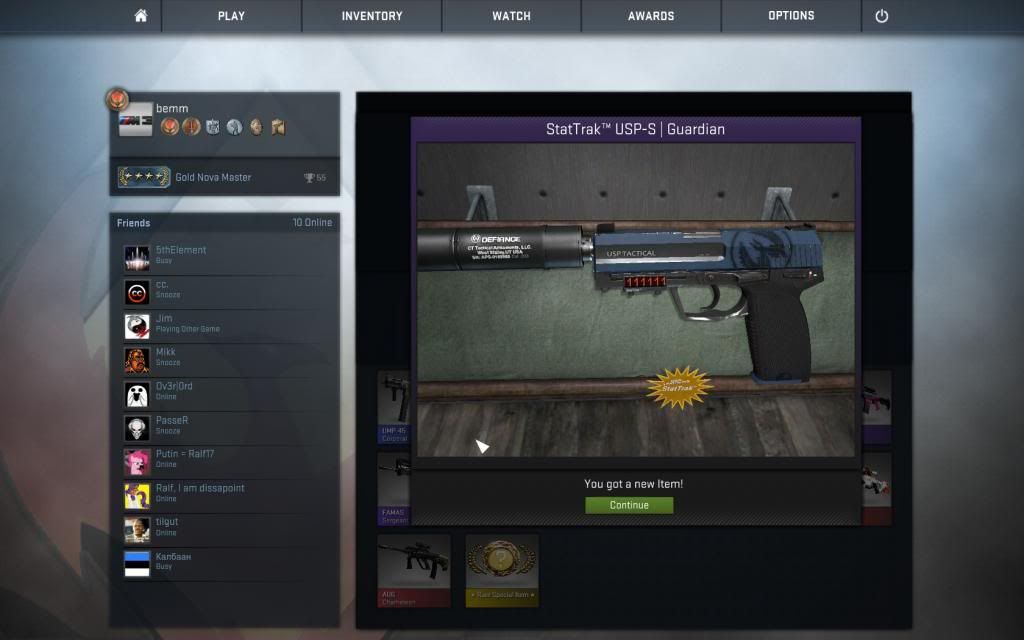Click the Home icon in top bar
The height and width of the screenshot is (640, 1024).
[140, 16]
